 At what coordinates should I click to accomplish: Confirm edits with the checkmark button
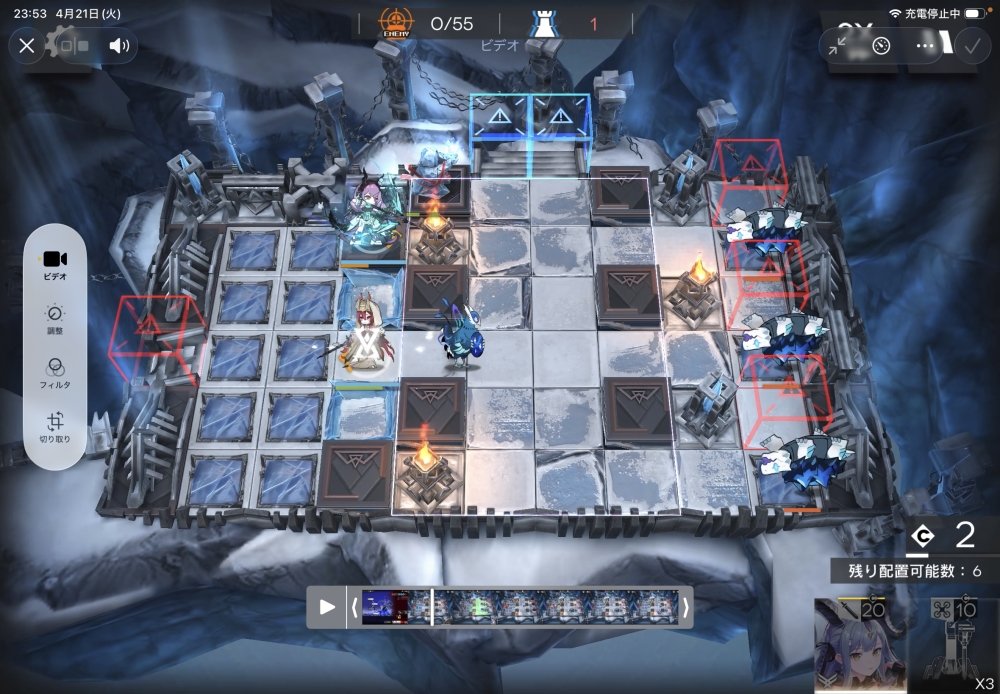971,45
